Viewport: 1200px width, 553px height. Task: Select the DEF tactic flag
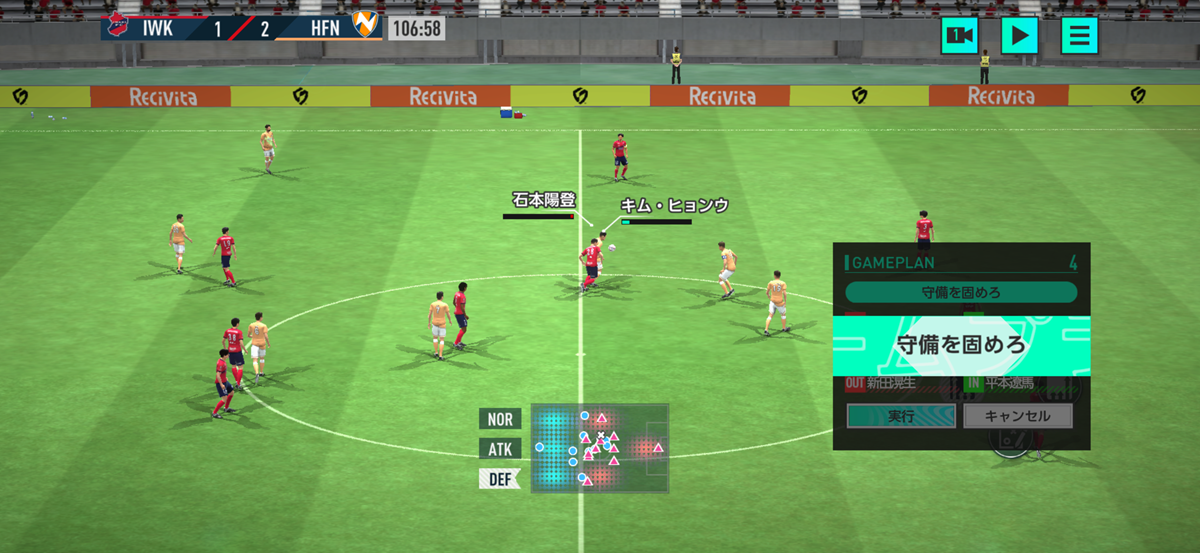pos(499,479)
